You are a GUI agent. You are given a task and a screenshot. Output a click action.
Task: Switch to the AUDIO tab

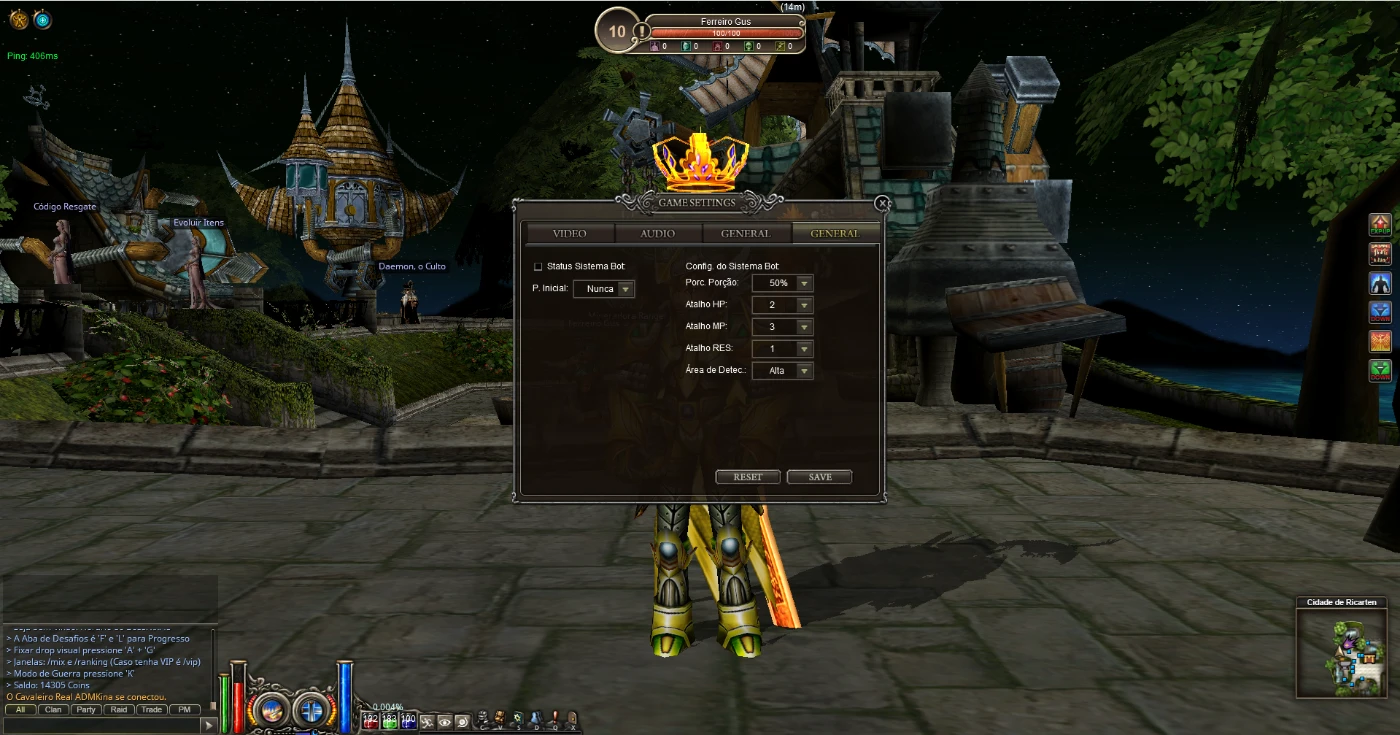point(656,233)
